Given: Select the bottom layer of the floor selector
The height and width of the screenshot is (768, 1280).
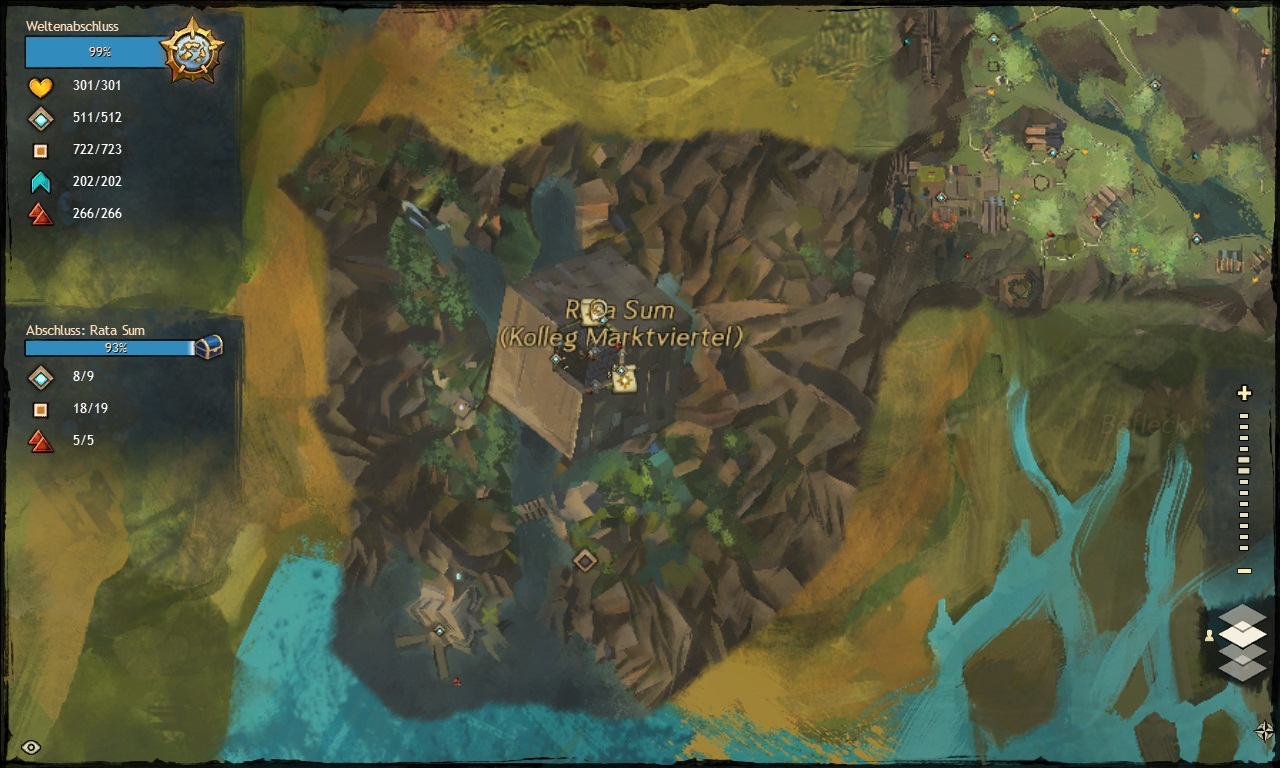Looking at the screenshot, I should point(1242,668).
